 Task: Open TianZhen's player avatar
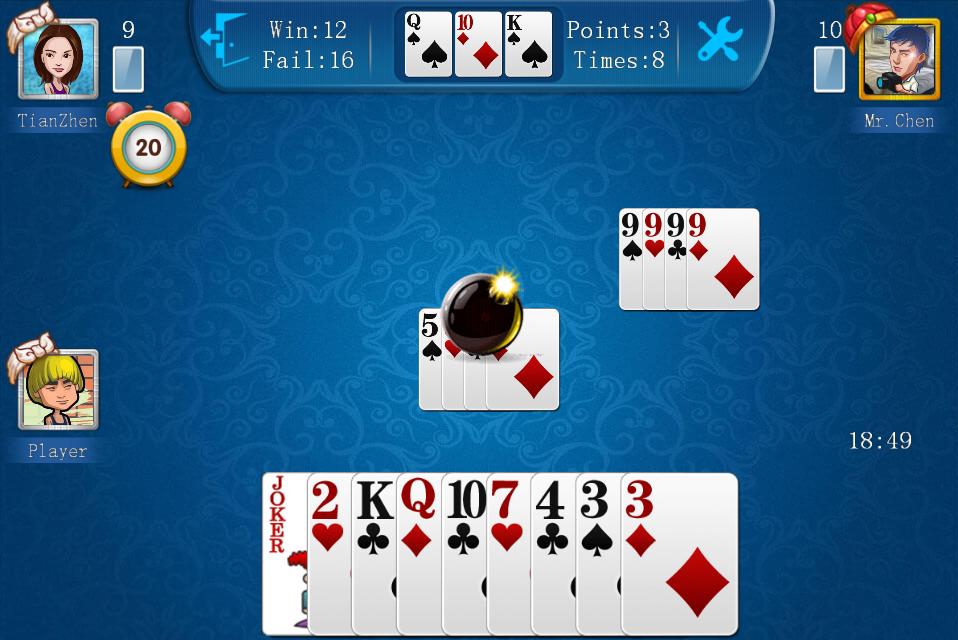tap(59, 60)
